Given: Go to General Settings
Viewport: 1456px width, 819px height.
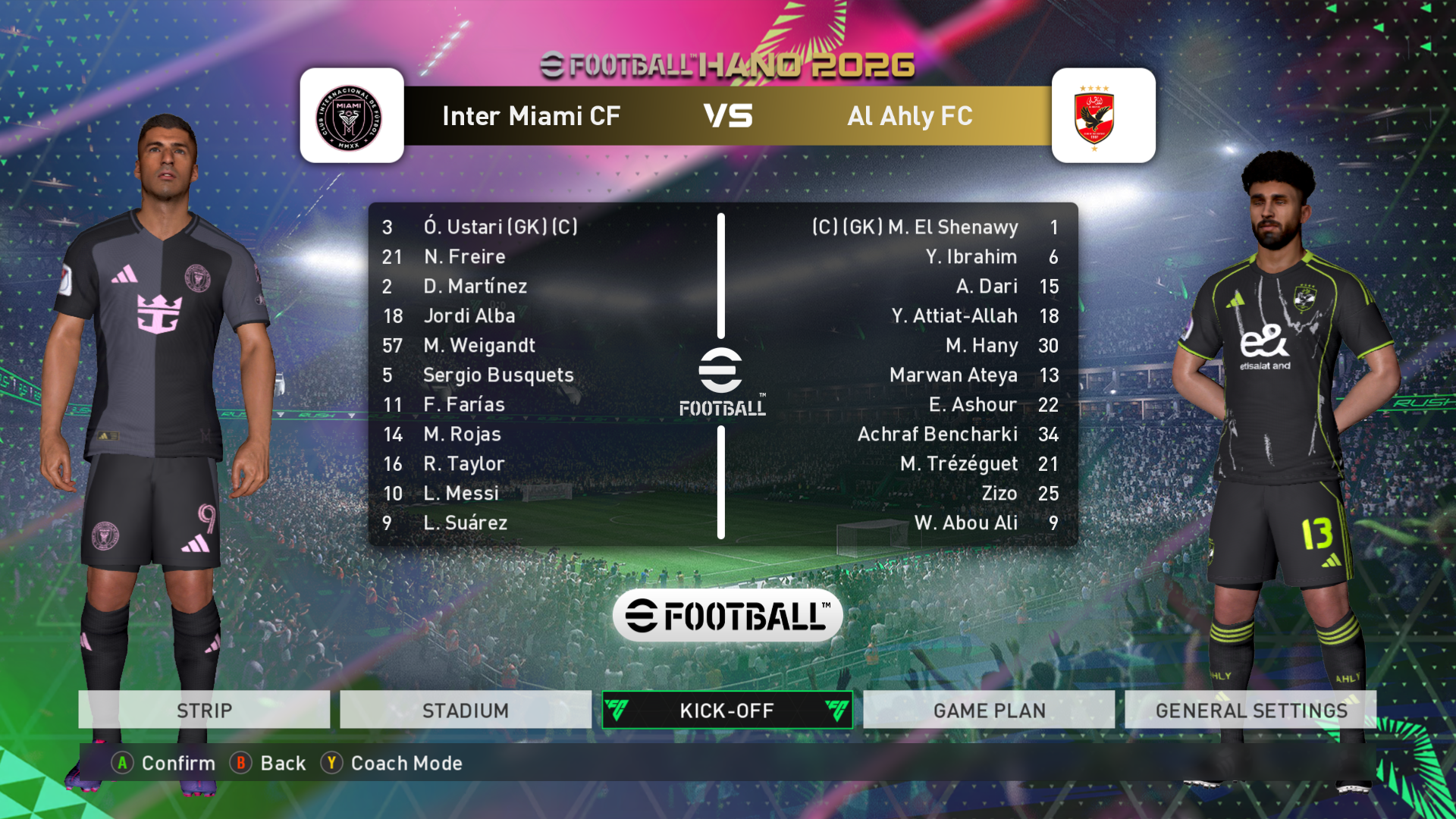Looking at the screenshot, I should [x=1250, y=711].
